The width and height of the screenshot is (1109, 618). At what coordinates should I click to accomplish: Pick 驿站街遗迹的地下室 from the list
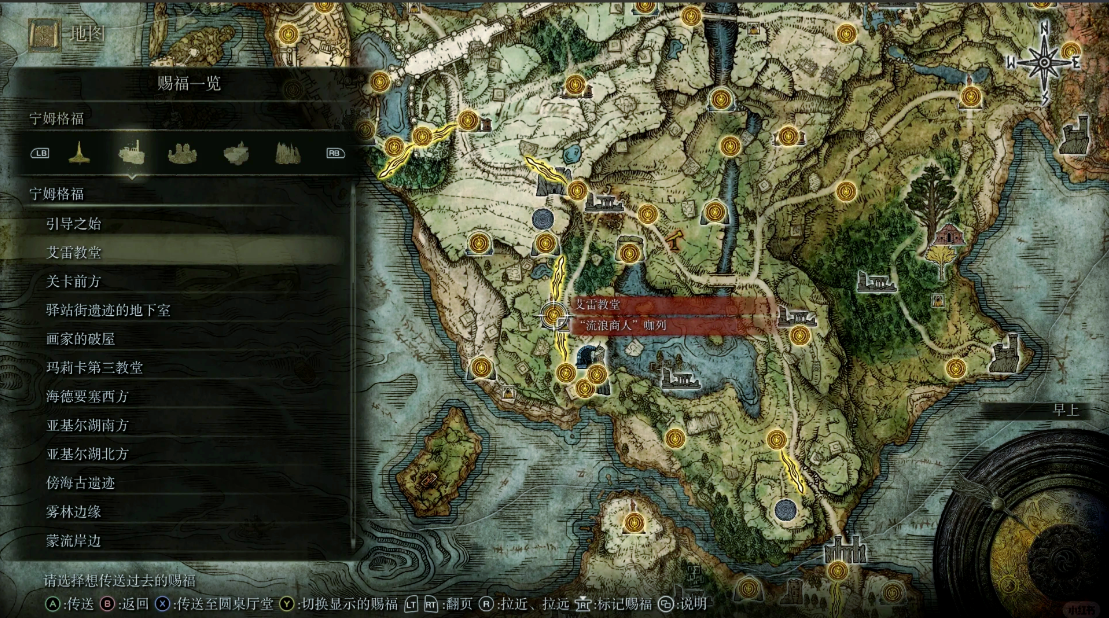[x=180, y=310]
